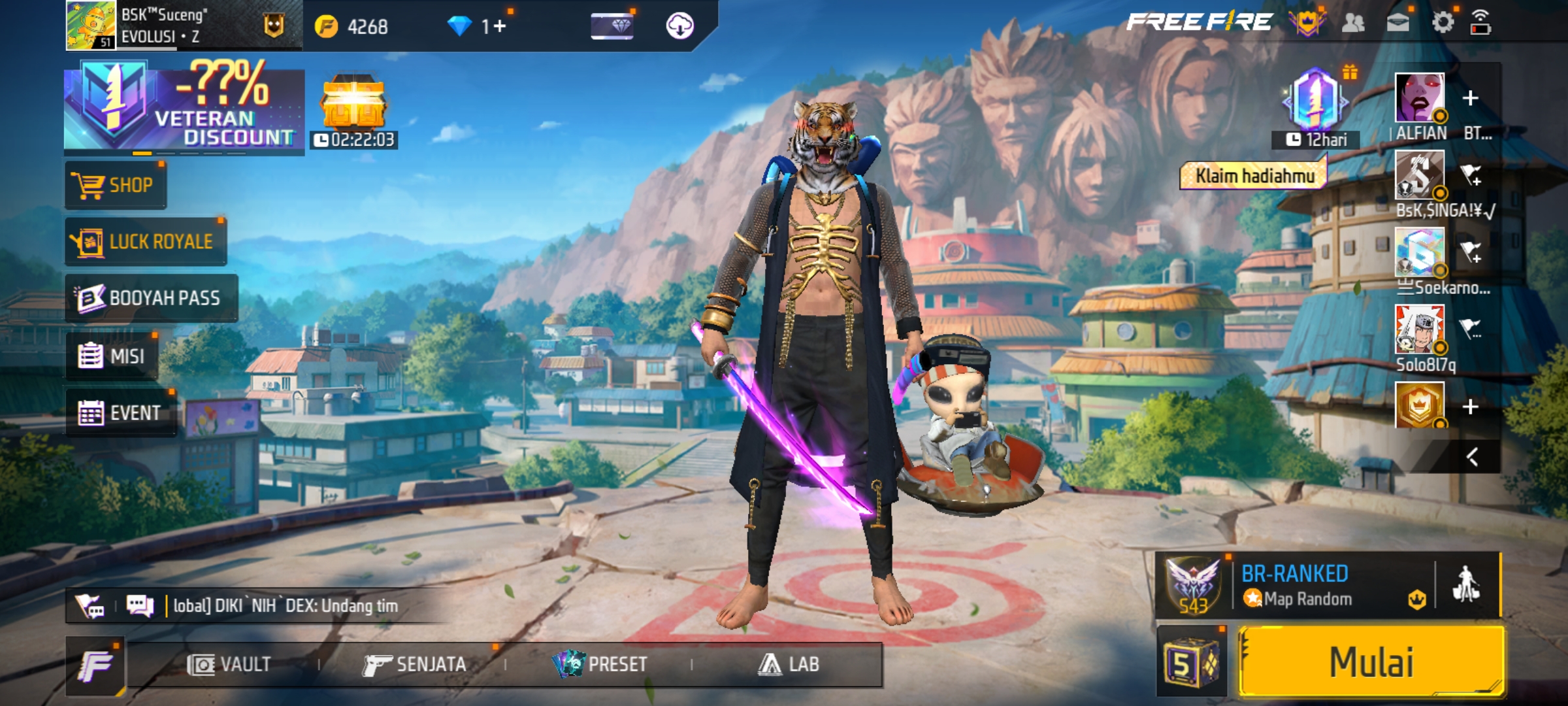Open the PRESET loadouts
The width and height of the screenshot is (1568, 706).
pyautogui.click(x=600, y=665)
